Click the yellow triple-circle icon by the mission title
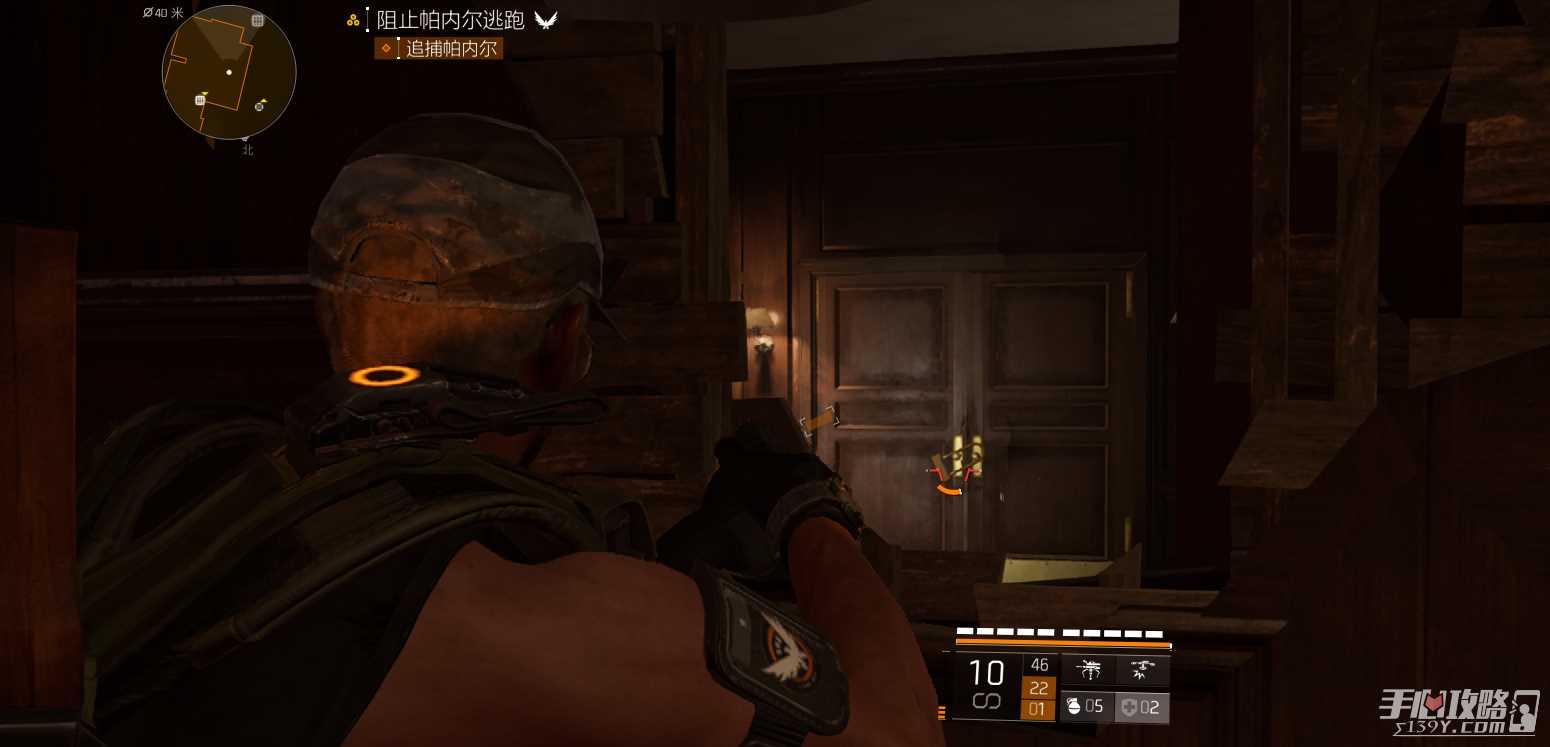The image size is (1550, 747). [x=353, y=20]
